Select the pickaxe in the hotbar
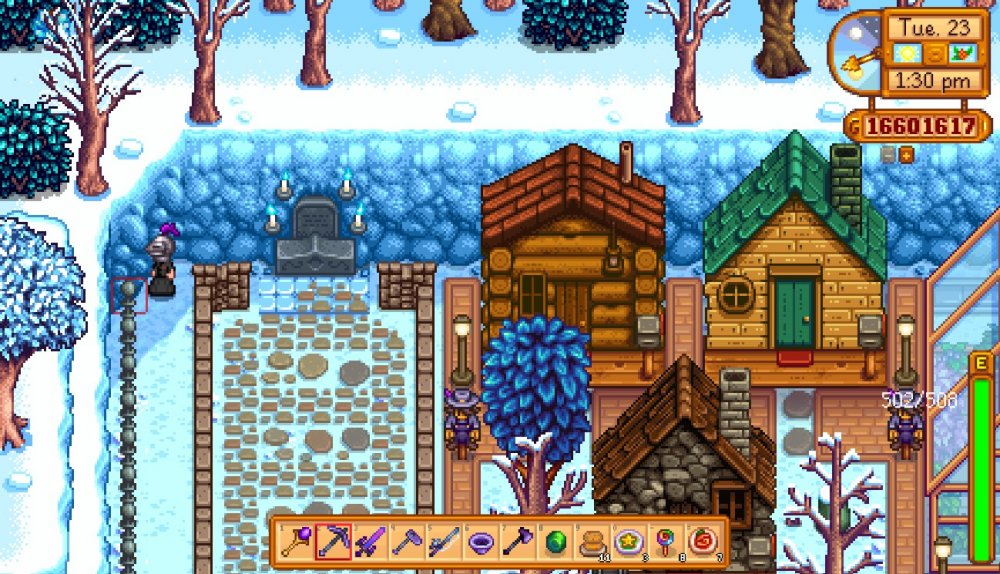Screen dimensions: 1000x574 coord(333,542)
